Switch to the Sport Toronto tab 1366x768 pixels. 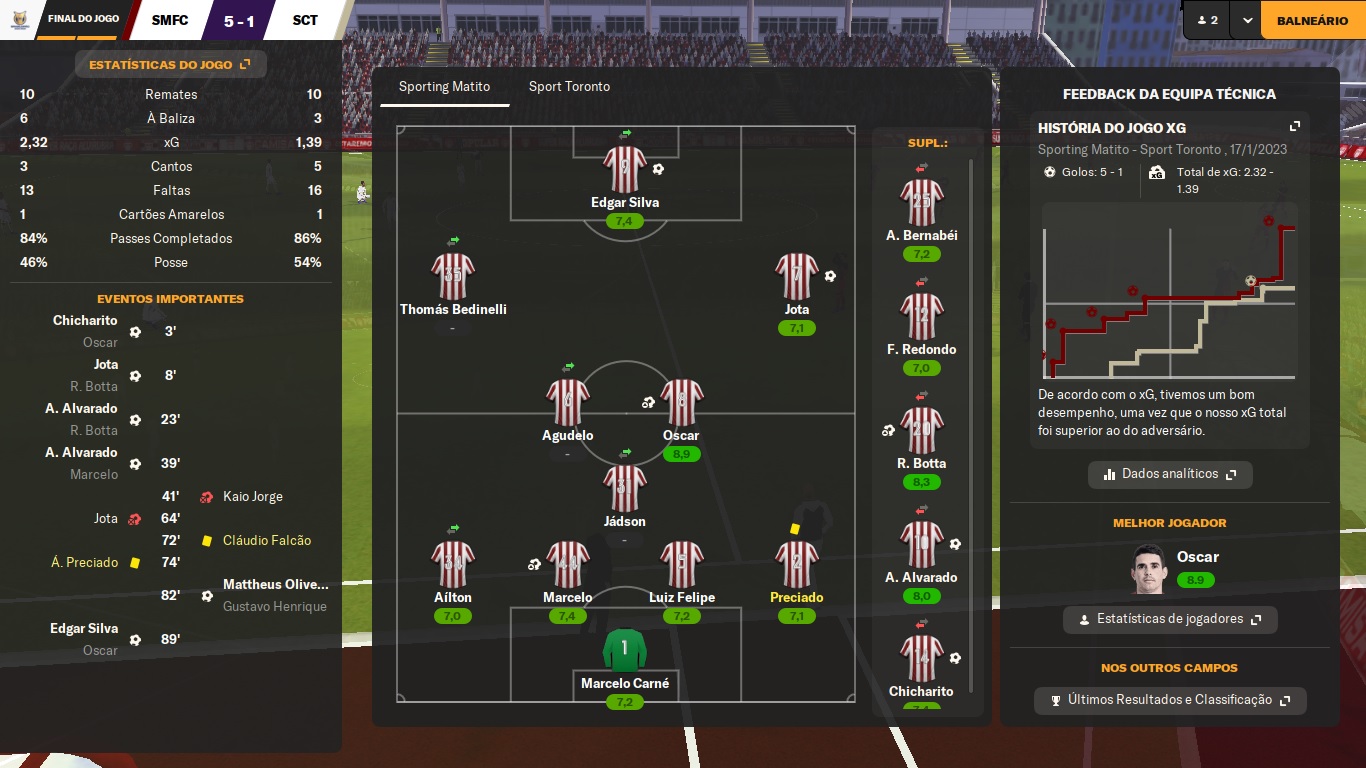point(569,87)
